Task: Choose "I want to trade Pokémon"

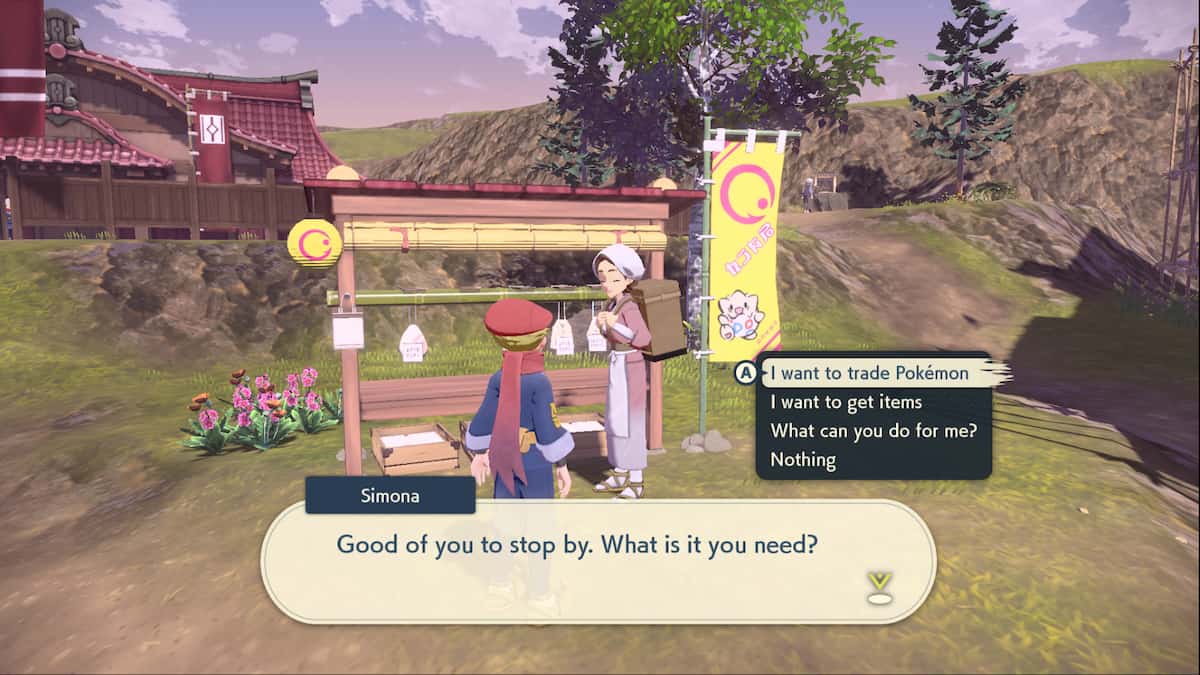Action: click(x=868, y=374)
